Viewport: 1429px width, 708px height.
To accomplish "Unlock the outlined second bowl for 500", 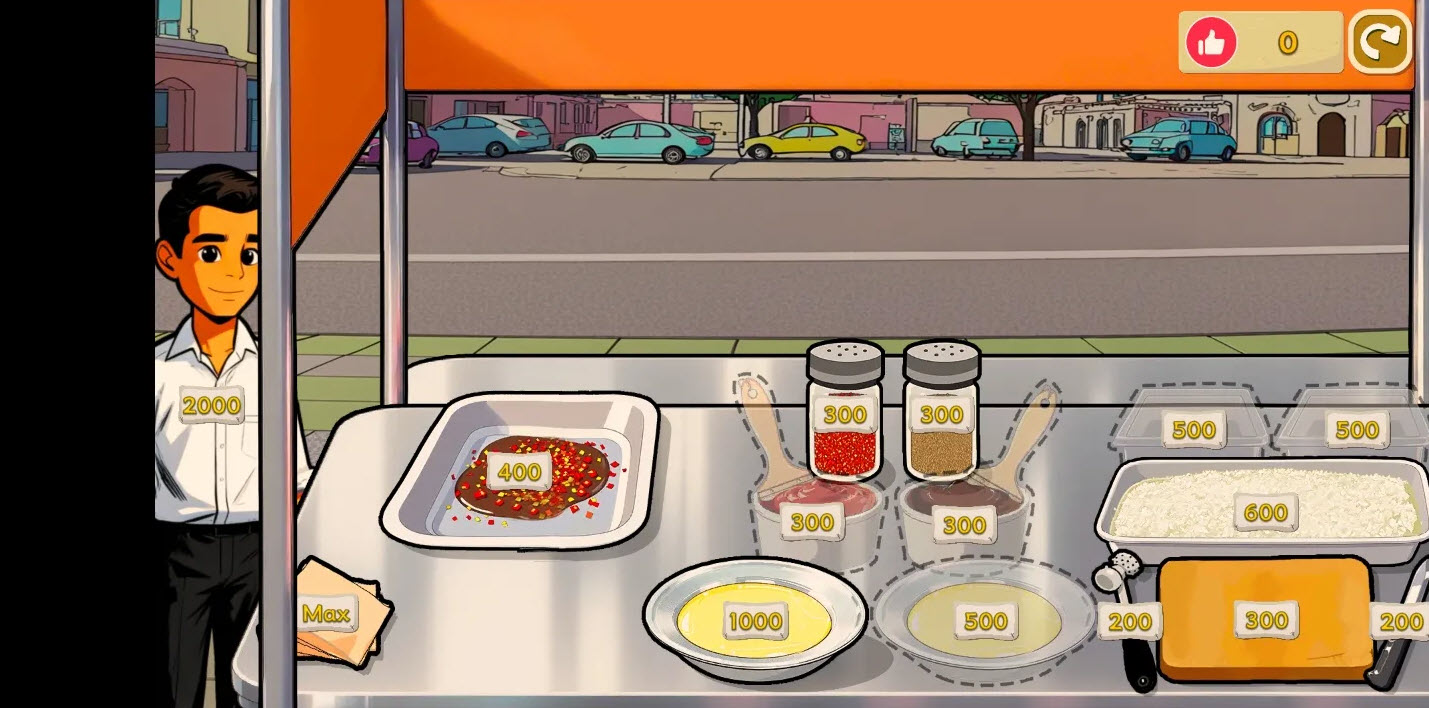I will [985, 621].
